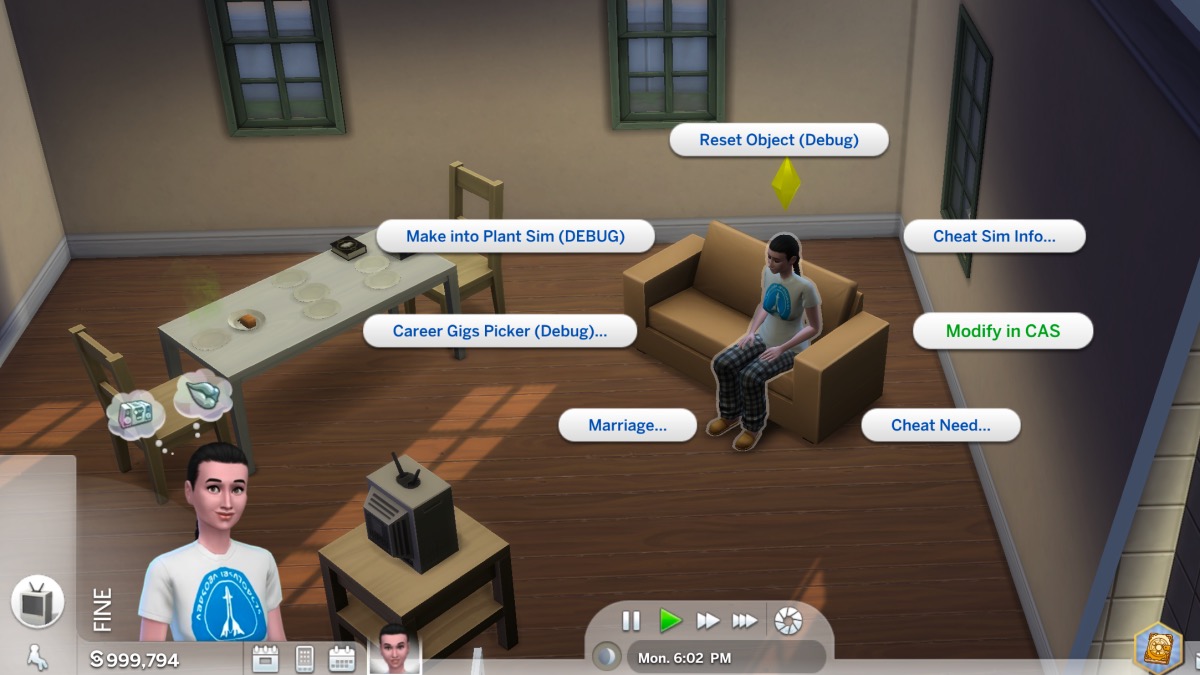Click the moon day-night indicator
The height and width of the screenshot is (675, 1200).
click(x=607, y=657)
